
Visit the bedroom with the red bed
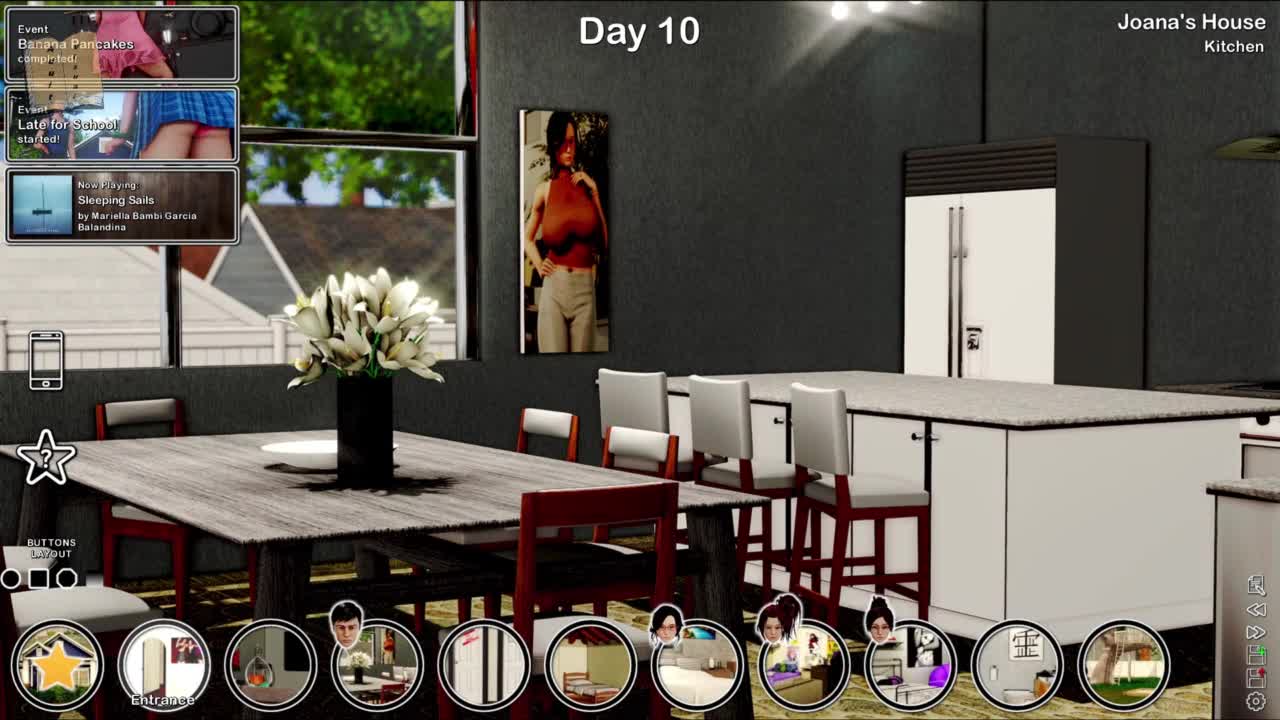point(590,665)
